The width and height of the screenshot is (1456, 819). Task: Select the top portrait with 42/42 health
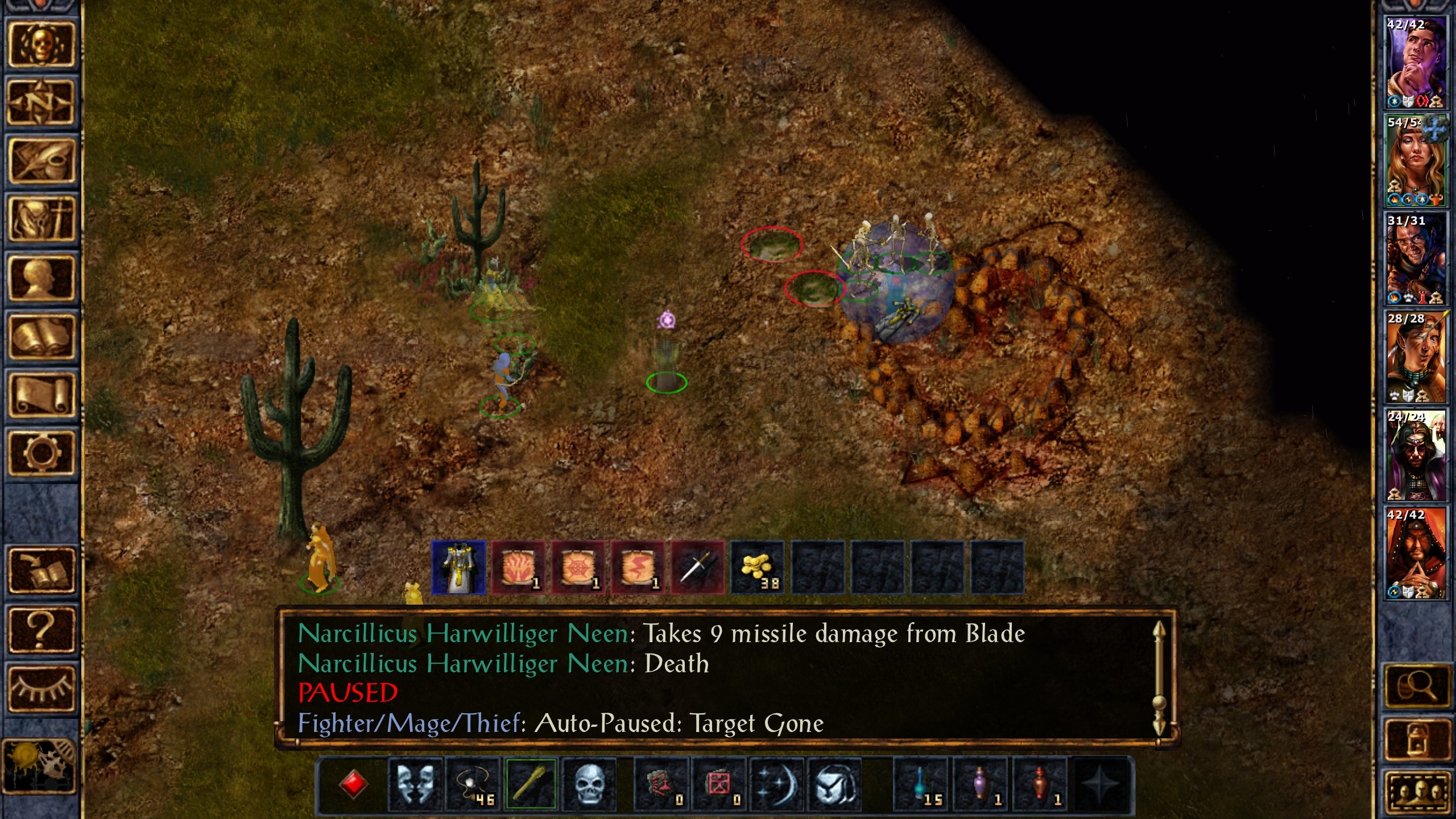(x=1416, y=62)
